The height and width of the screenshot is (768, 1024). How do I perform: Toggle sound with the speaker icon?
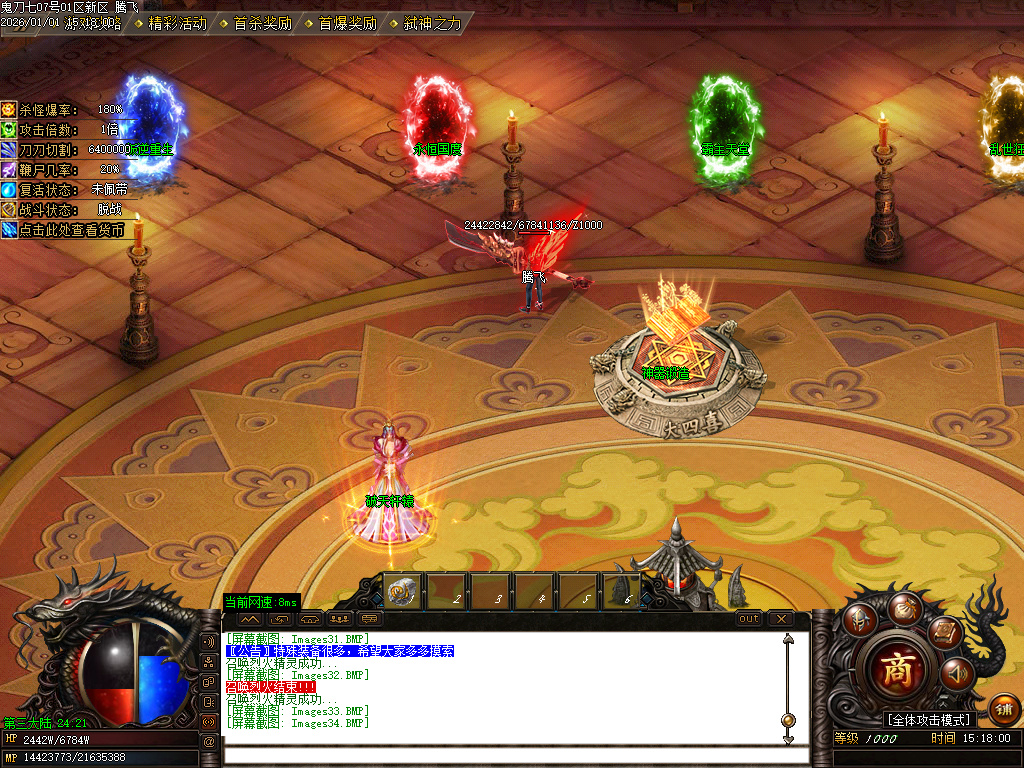tap(957, 674)
